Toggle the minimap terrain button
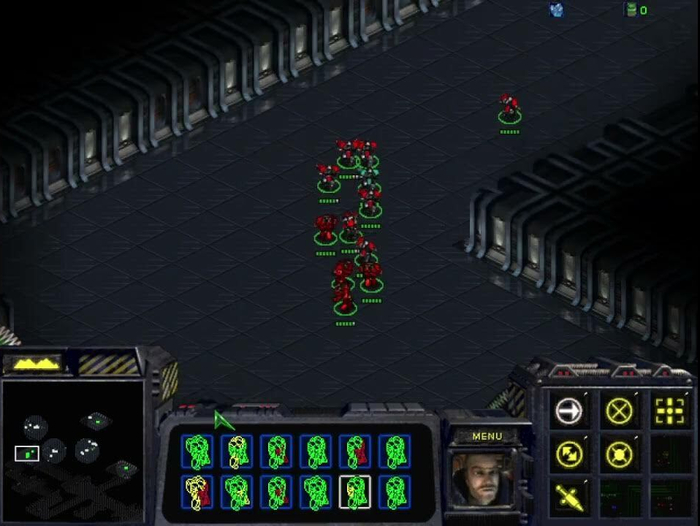 33,364
